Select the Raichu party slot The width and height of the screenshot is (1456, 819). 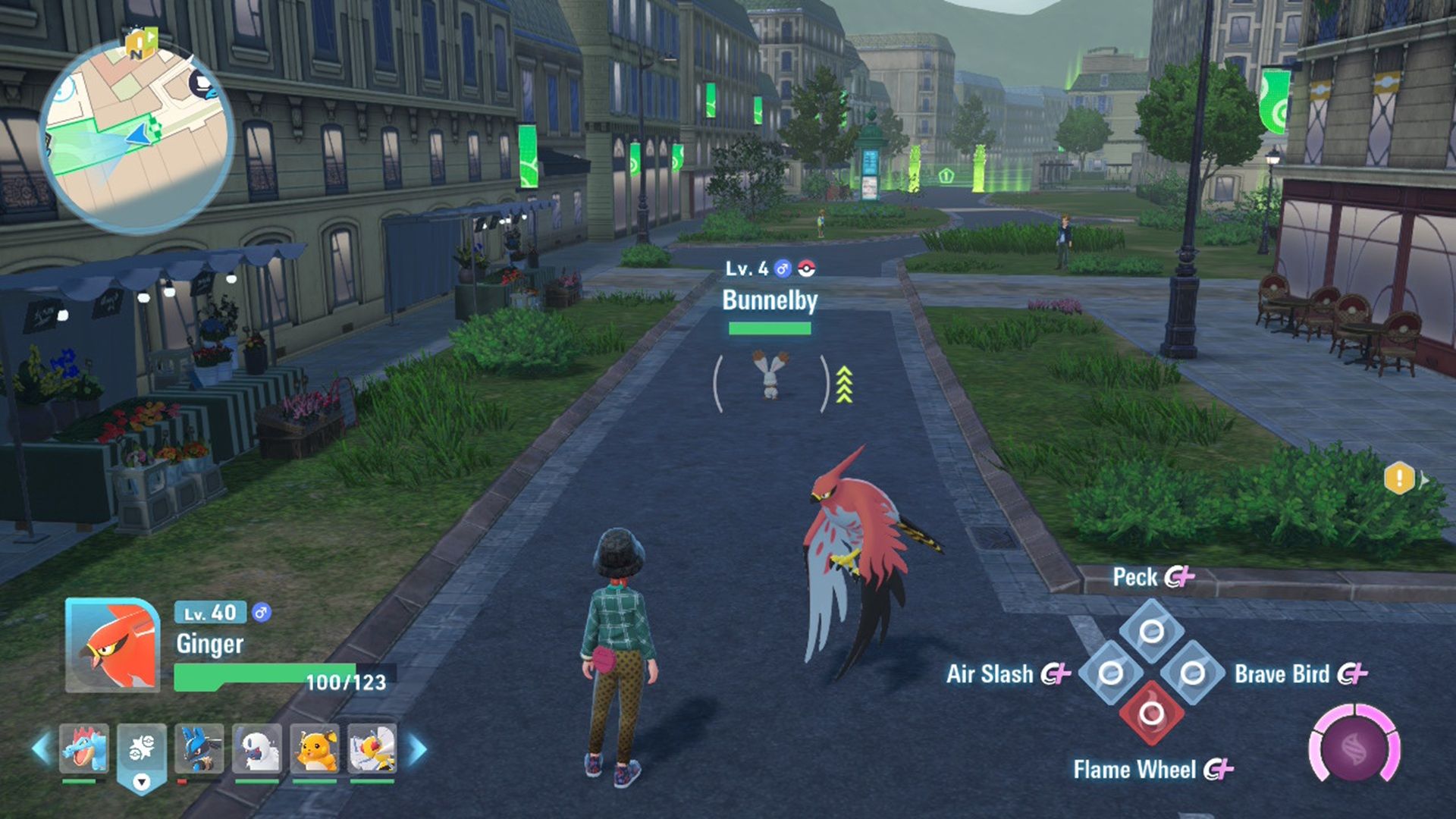pos(315,749)
